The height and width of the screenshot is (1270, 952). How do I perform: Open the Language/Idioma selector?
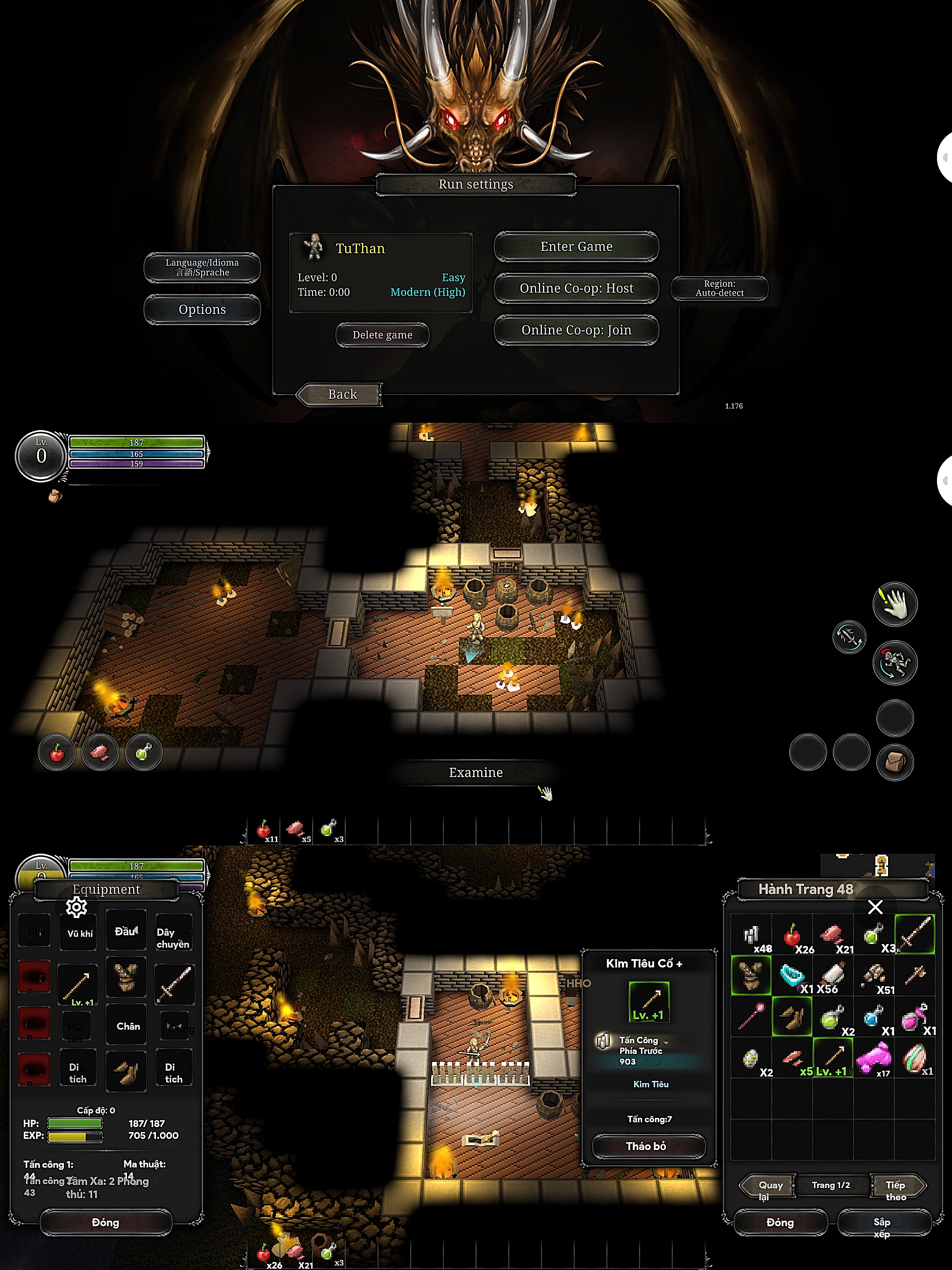click(x=202, y=268)
